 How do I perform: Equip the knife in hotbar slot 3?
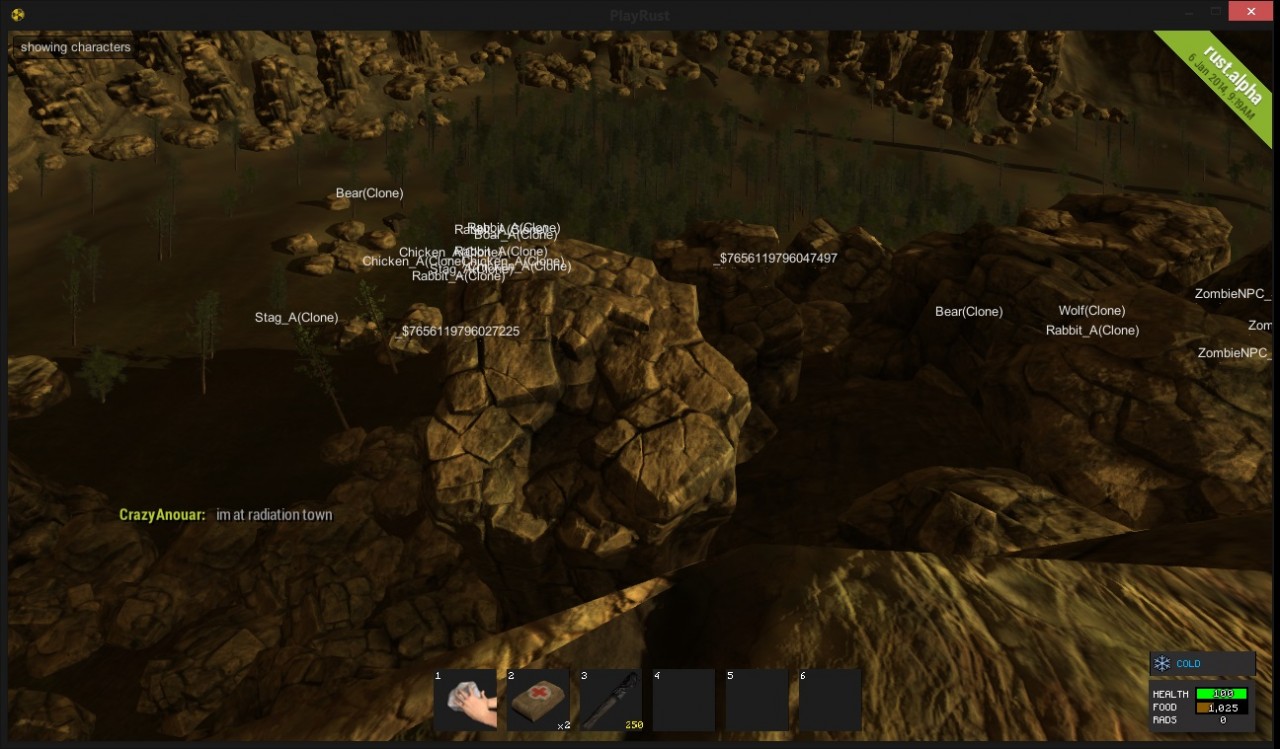tap(611, 700)
